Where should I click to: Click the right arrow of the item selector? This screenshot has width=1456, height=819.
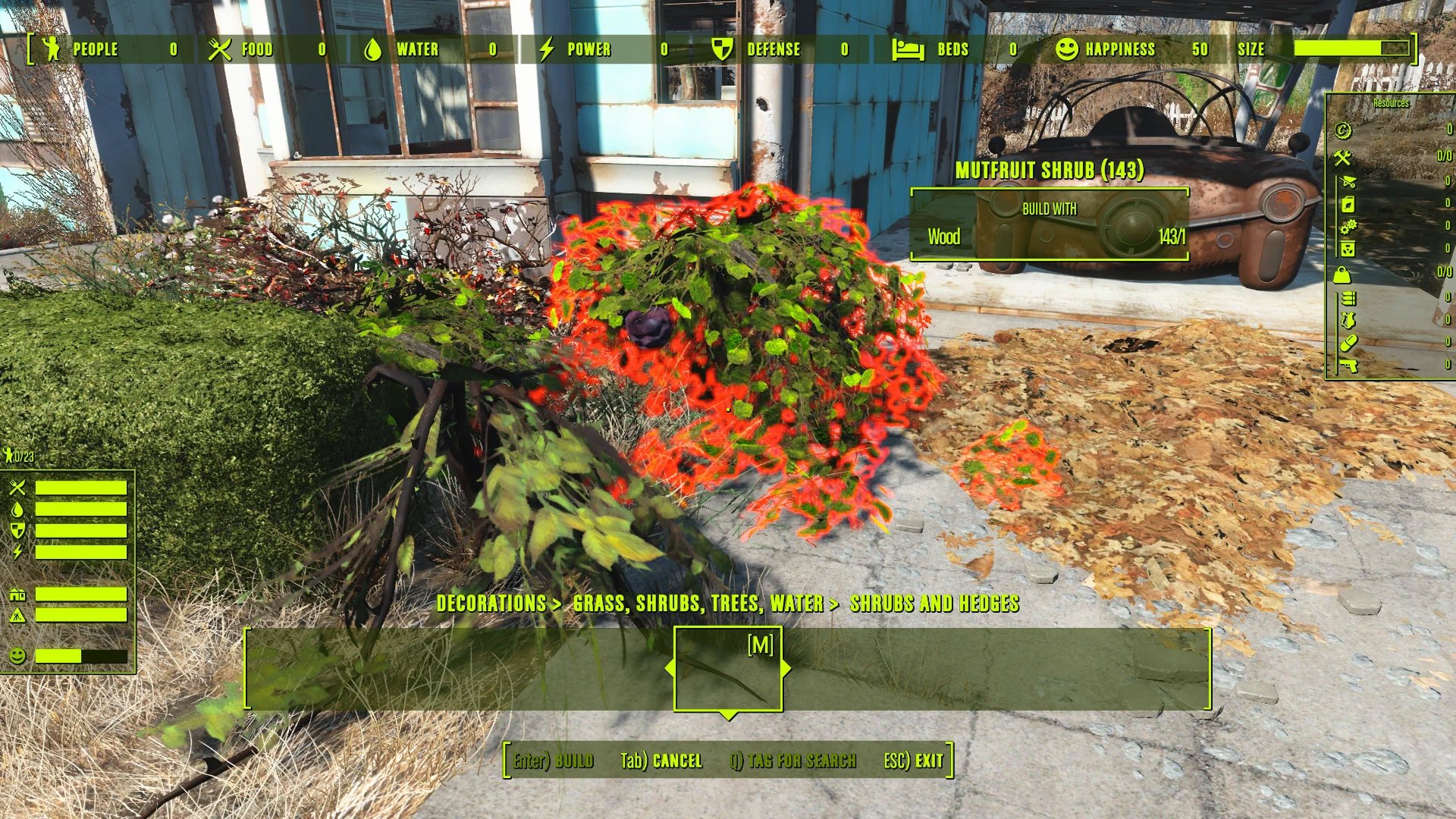[x=786, y=668]
